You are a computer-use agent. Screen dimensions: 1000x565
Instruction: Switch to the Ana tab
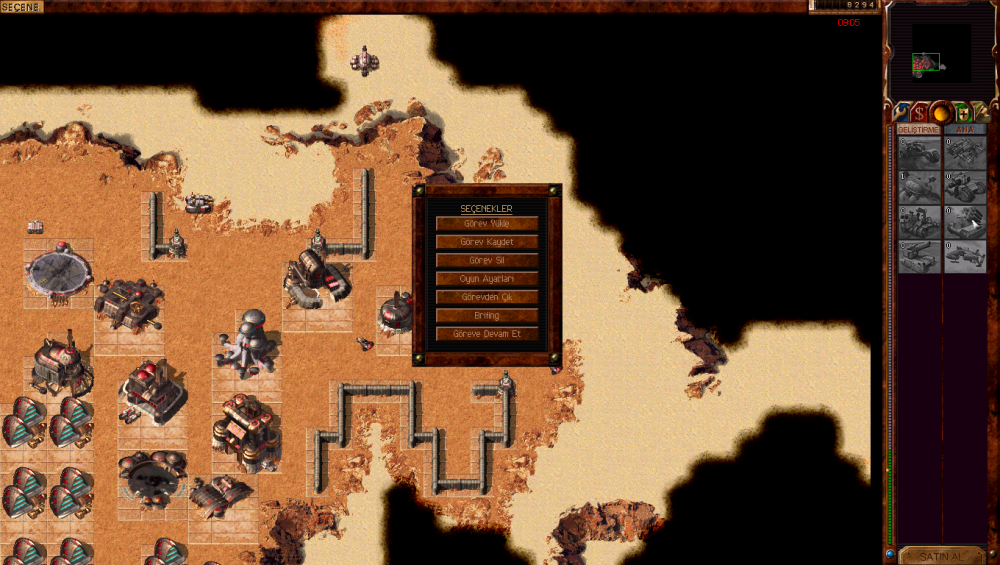pos(964,129)
